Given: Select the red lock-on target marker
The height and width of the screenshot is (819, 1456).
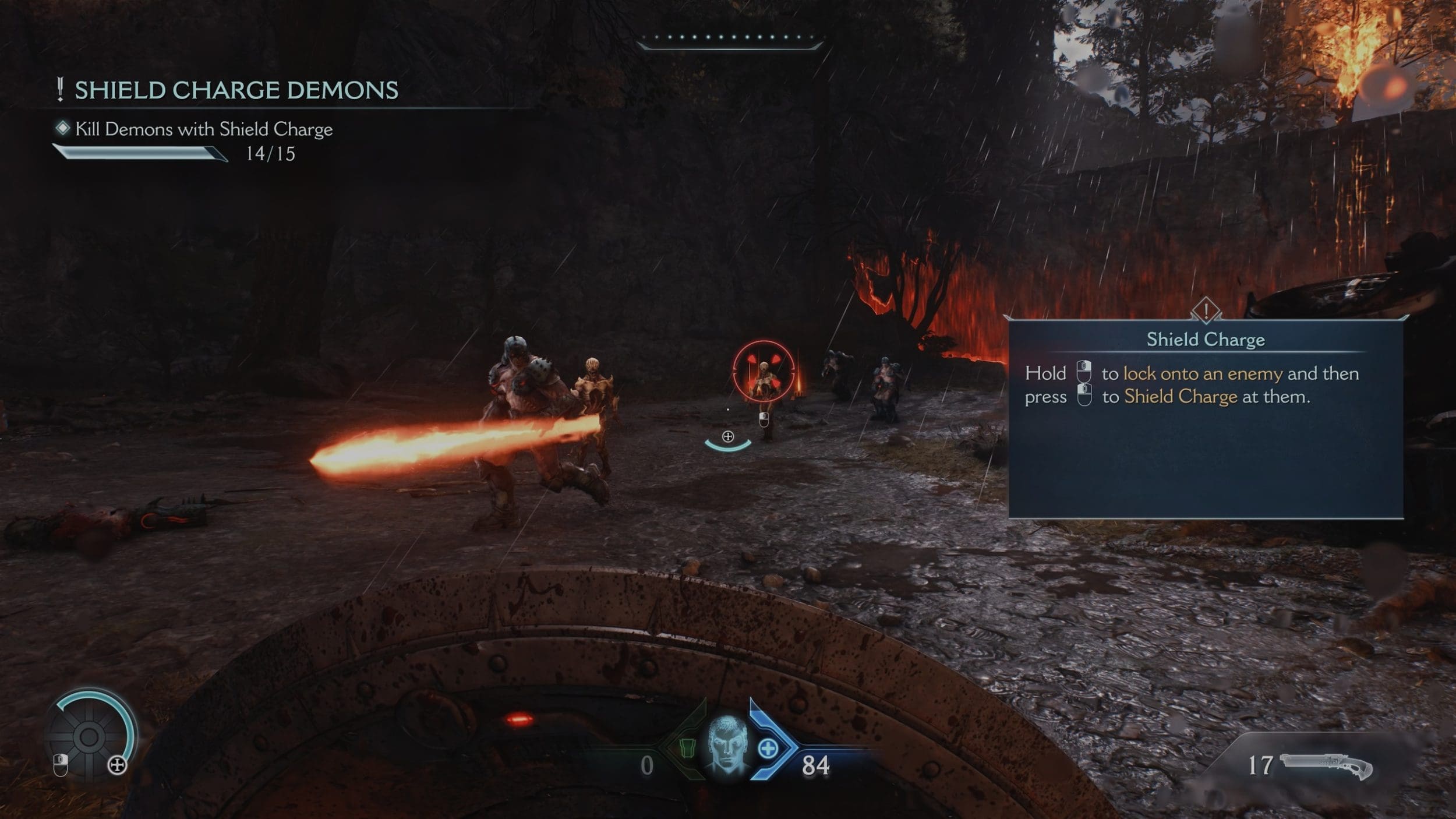Looking at the screenshot, I should (x=763, y=371).
